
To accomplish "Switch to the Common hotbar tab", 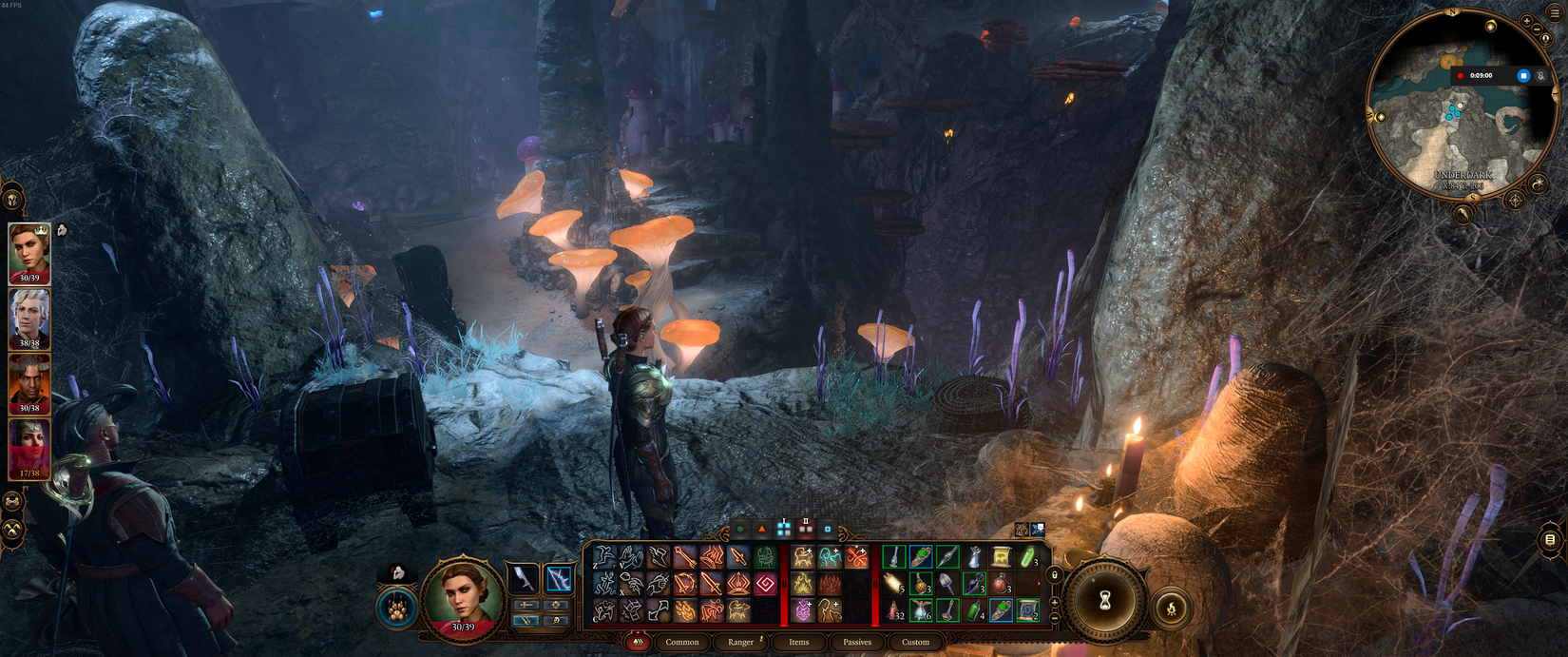I will (682, 642).
